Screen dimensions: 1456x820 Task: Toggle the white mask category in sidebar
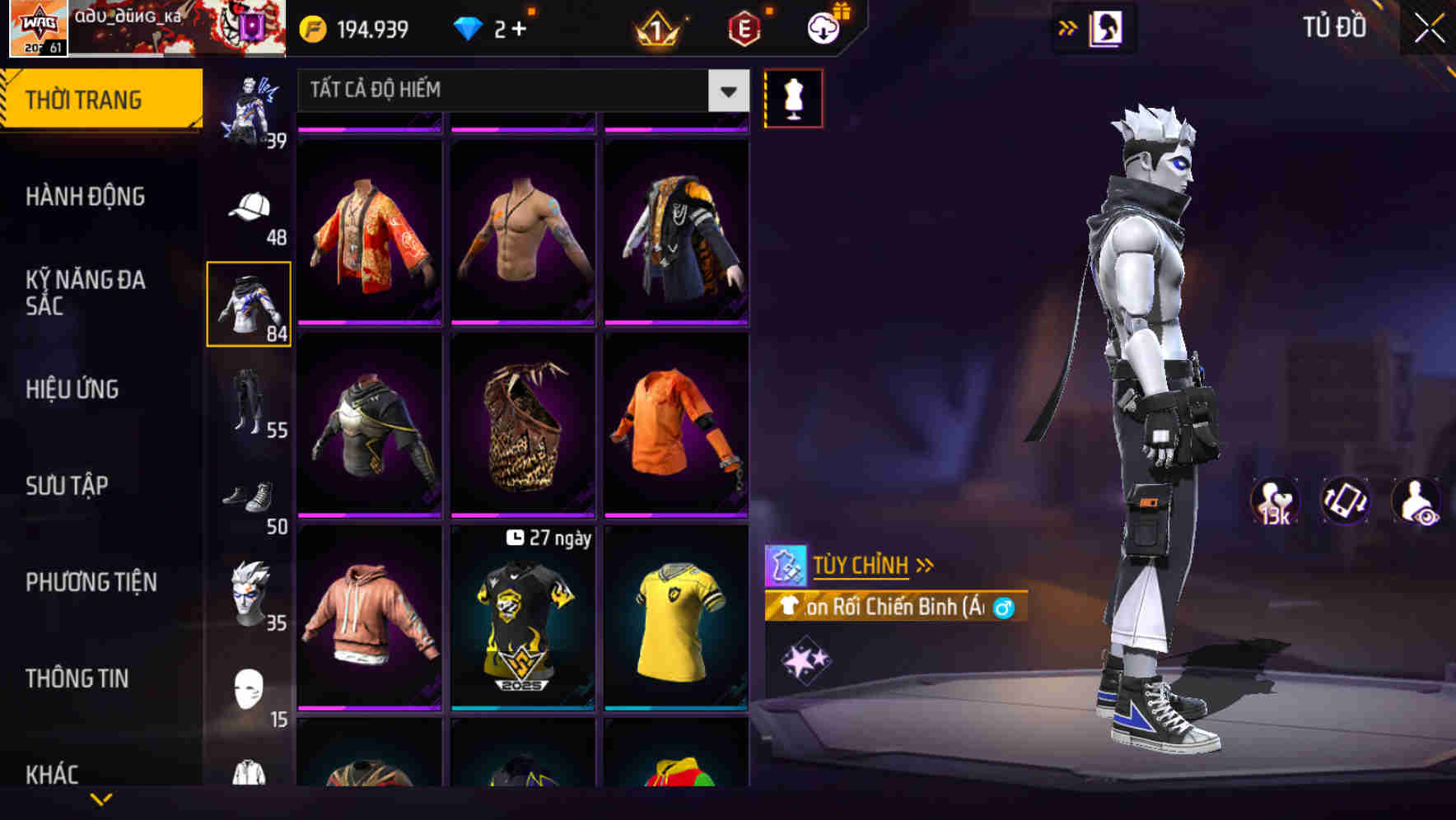point(250,688)
